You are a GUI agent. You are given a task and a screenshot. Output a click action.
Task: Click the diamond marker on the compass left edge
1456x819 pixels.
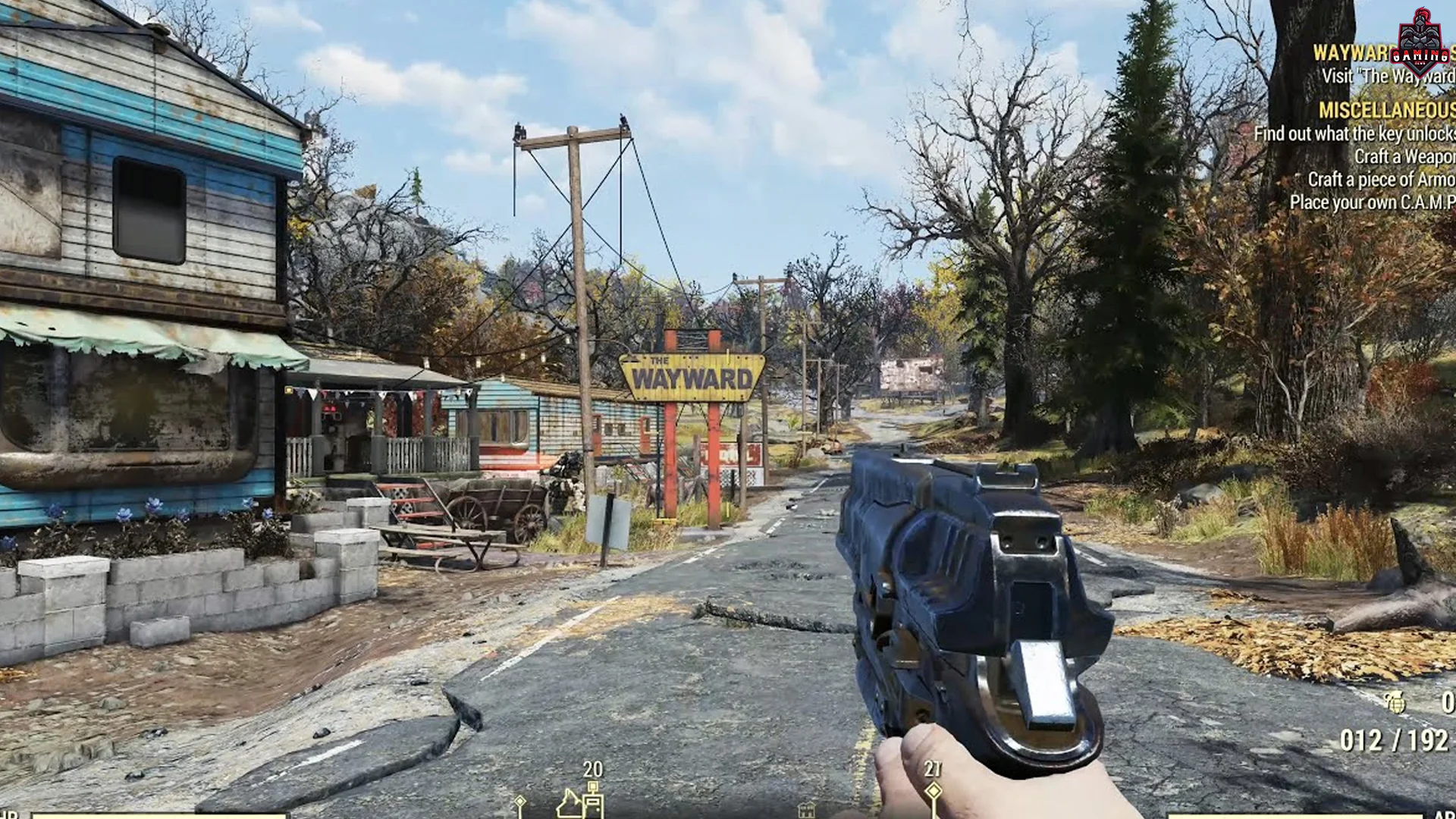point(520,802)
